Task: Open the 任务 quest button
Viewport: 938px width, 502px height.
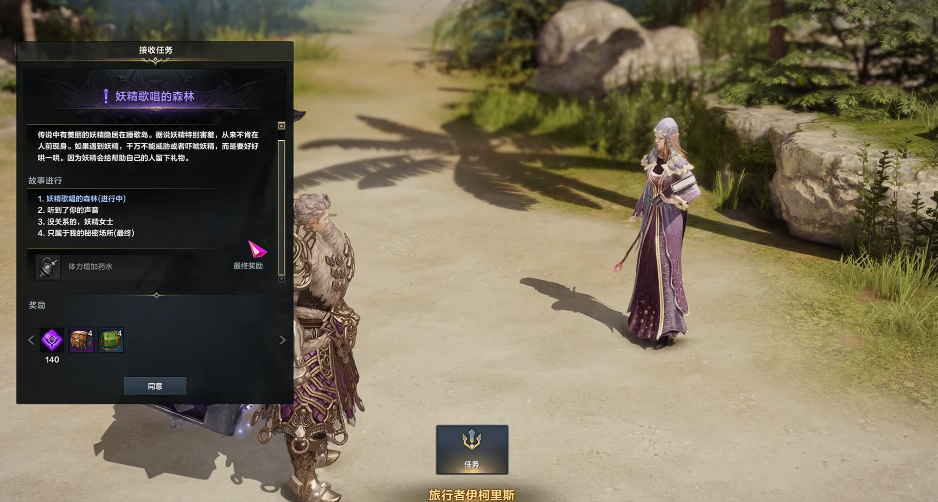Action: pyautogui.click(x=472, y=449)
